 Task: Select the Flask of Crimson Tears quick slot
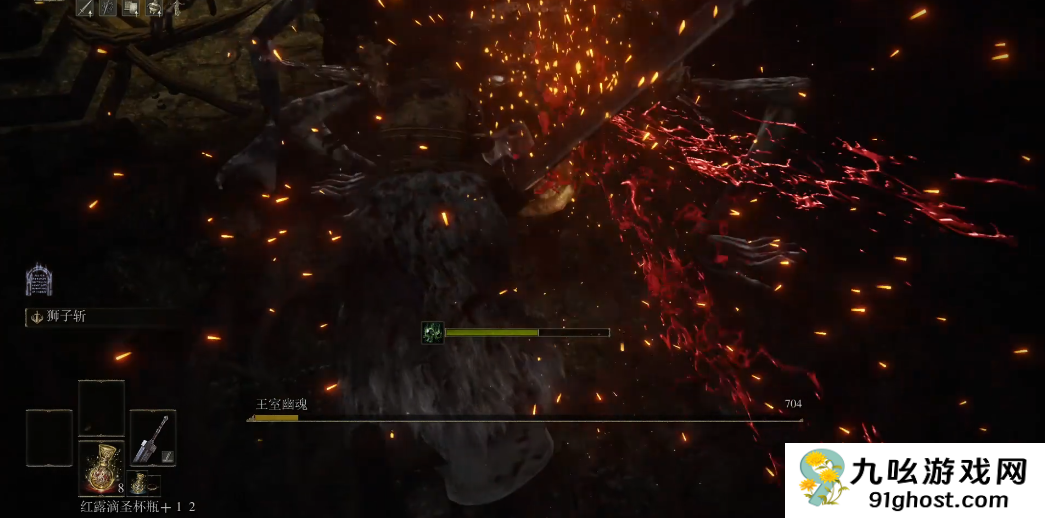(101, 466)
